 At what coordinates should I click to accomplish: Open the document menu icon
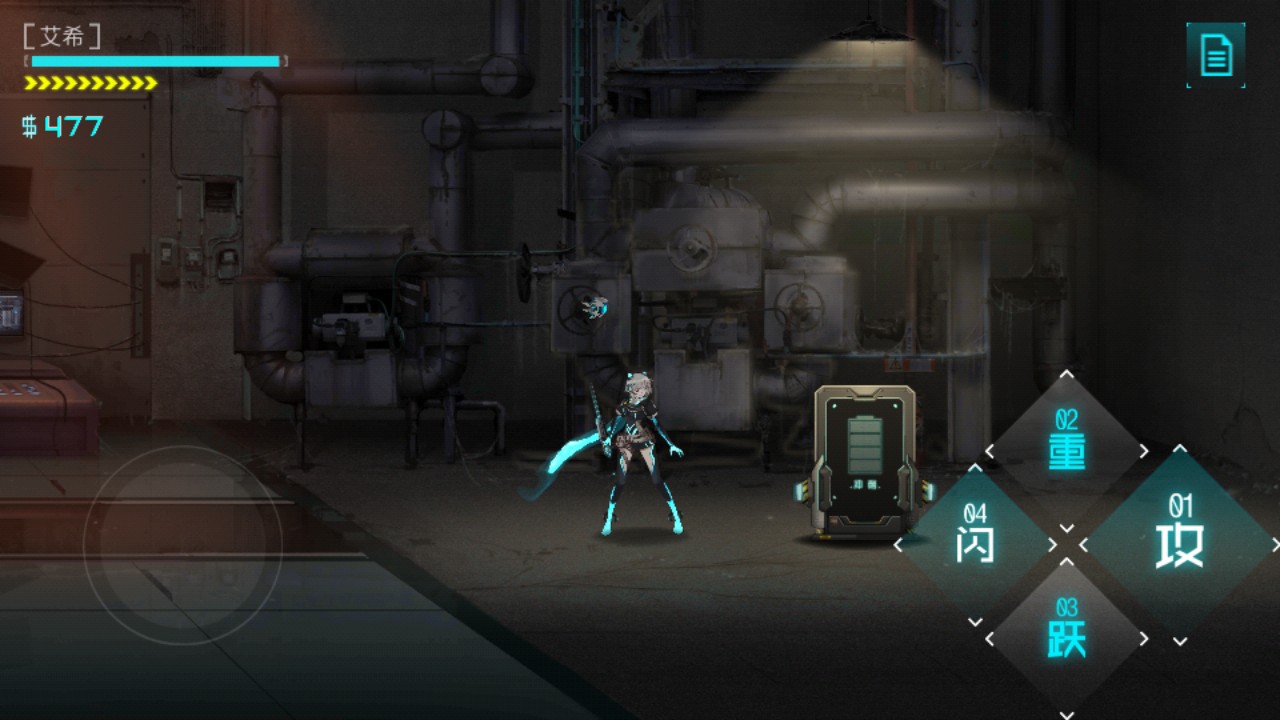point(1215,55)
